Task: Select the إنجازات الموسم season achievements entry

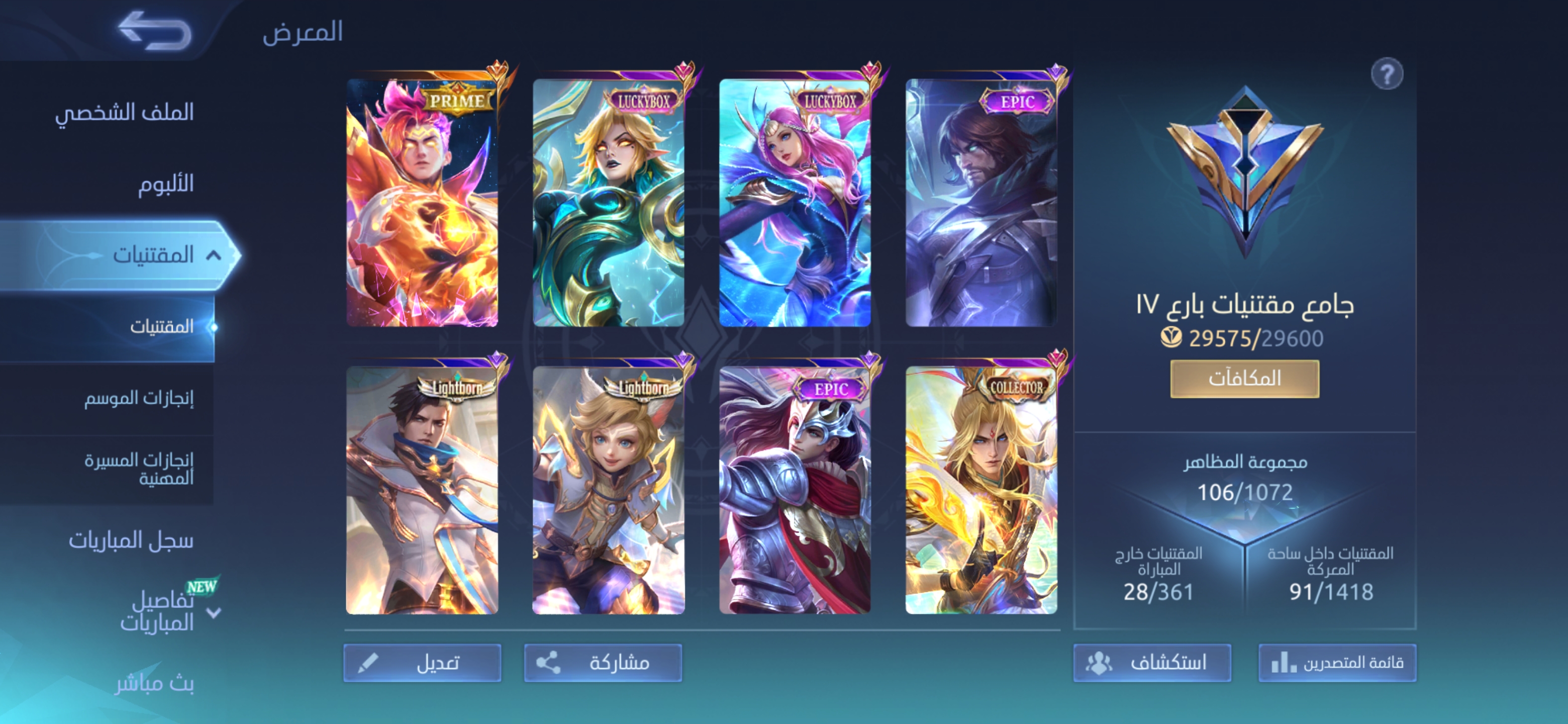Action: [x=139, y=398]
